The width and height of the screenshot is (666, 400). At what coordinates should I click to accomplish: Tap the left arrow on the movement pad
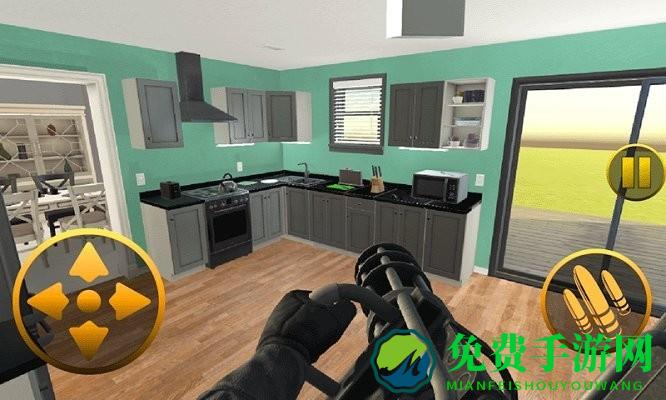point(49,301)
